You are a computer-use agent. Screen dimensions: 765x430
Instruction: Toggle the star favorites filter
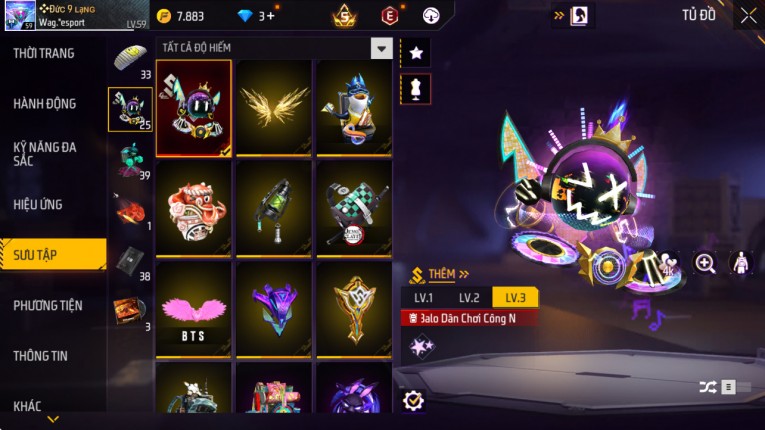click(x=415, y=52)
